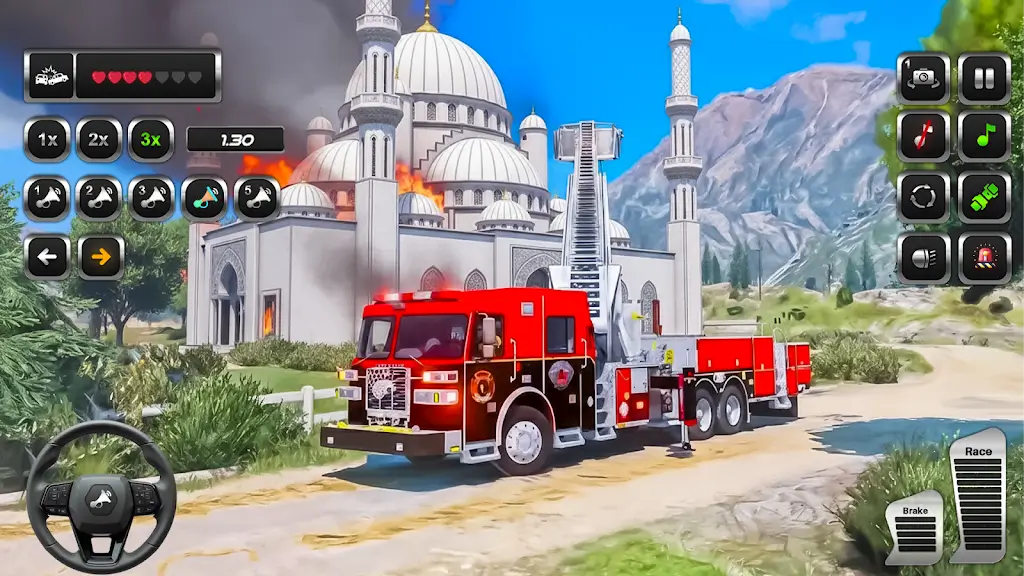Choose the 3x speed option
Image resolution: width=1024 pixels, height=576 pixels.
pyautogui.click(x=151, y=140)
